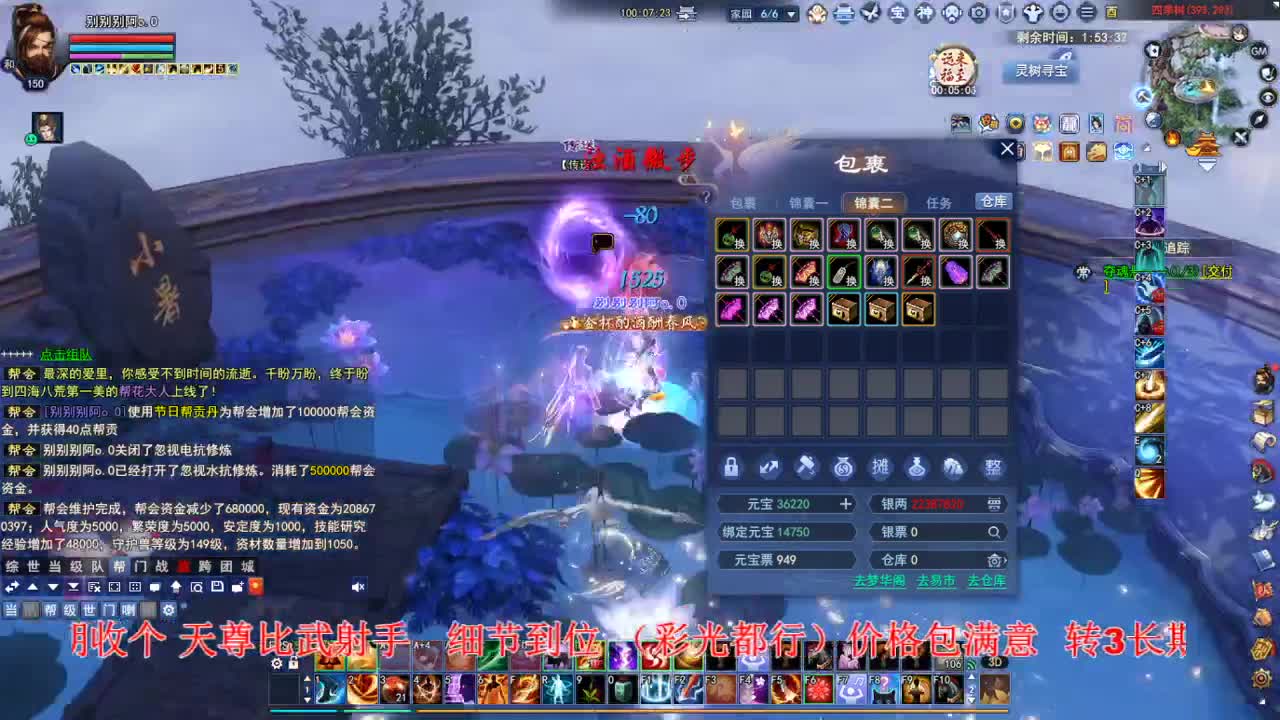This screenshot has width=1280, height=720.
Task: Click the 去易市 market link
Action: (936, 581)
